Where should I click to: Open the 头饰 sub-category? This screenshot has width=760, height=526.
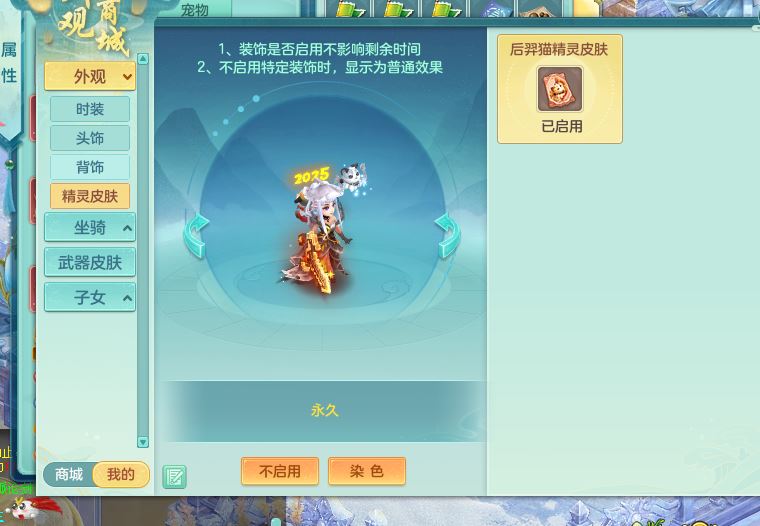click(x=90, y=138)
